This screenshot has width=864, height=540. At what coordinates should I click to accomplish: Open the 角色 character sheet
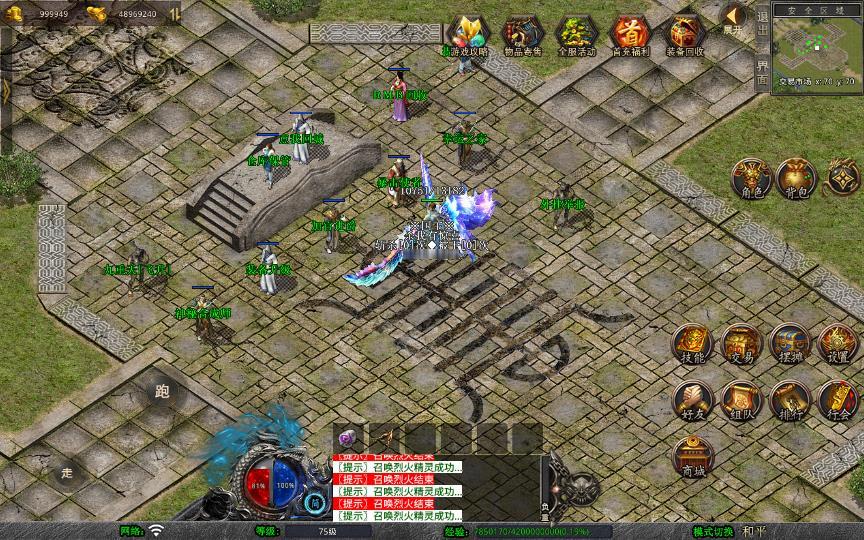(x=748, y=178)
